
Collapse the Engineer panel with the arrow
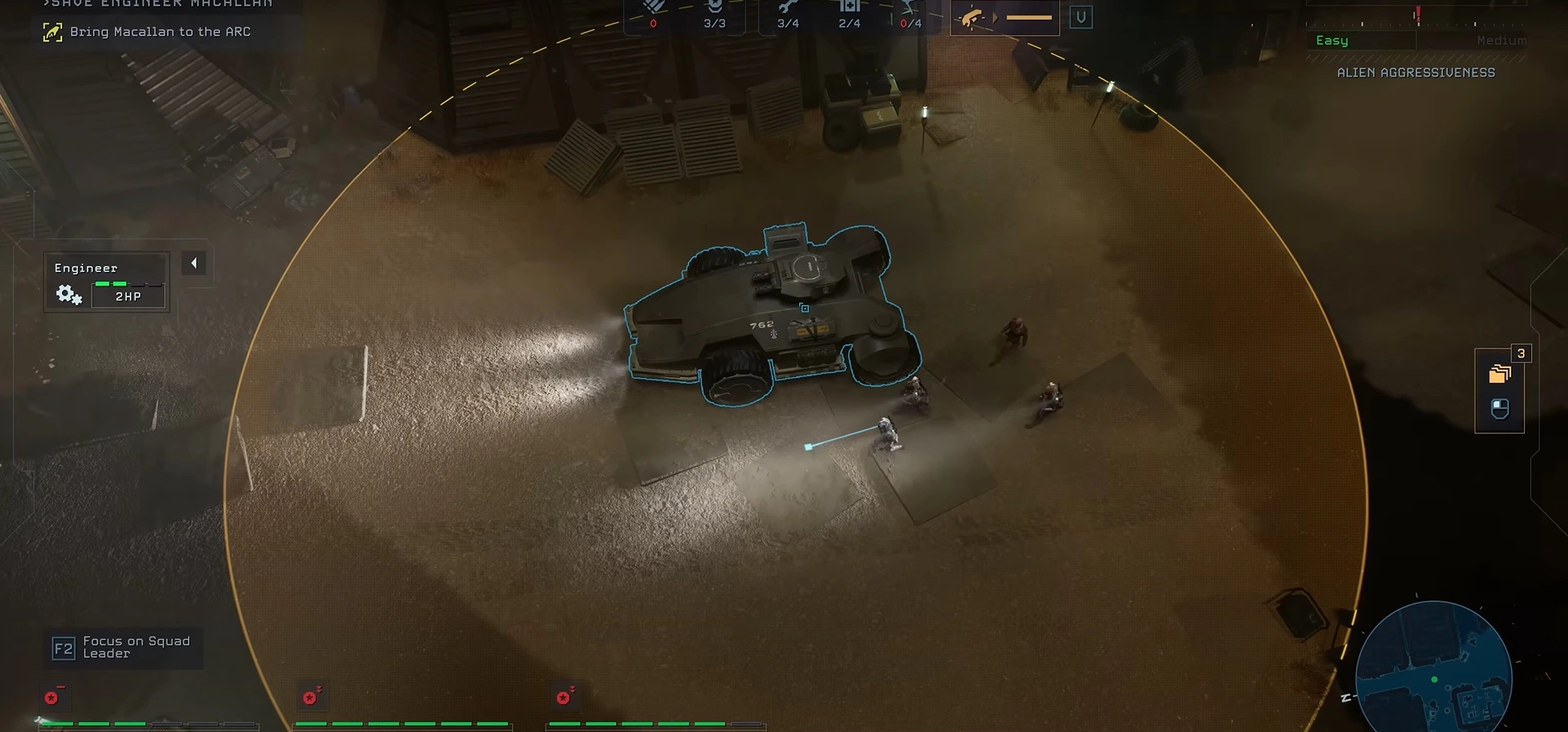tap(194, 263)
